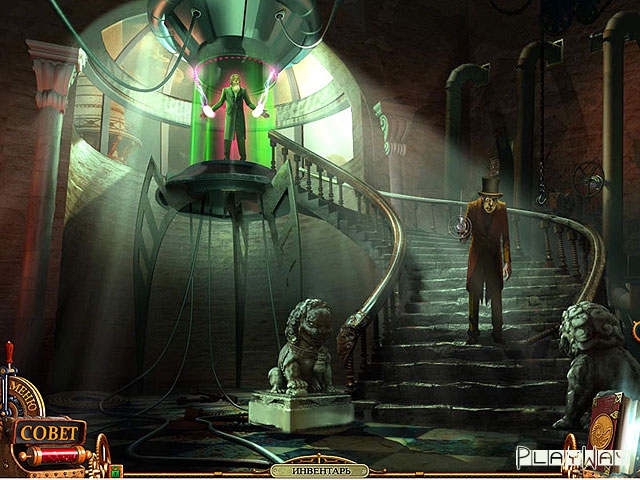The width and height of the screenshot is (640, 480).
Task: Toggle the small green lock icon
Action: click(116, 470)
